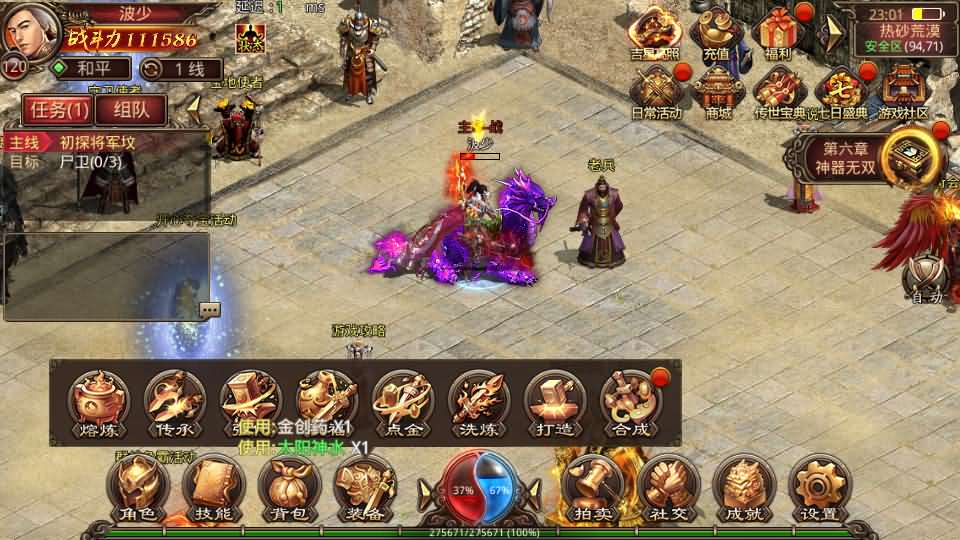Open the 拍卖 auction house
Screen dimensions: 960x540
pos(592,487)
